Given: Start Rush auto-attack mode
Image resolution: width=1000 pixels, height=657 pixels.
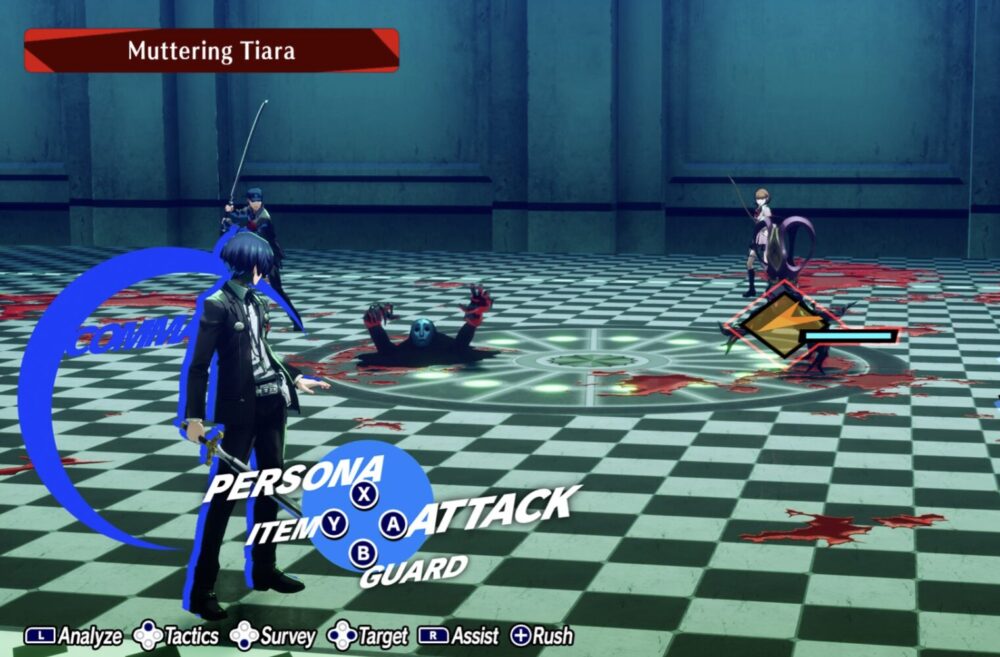Looking at the screenshot, I should [542, 636].
